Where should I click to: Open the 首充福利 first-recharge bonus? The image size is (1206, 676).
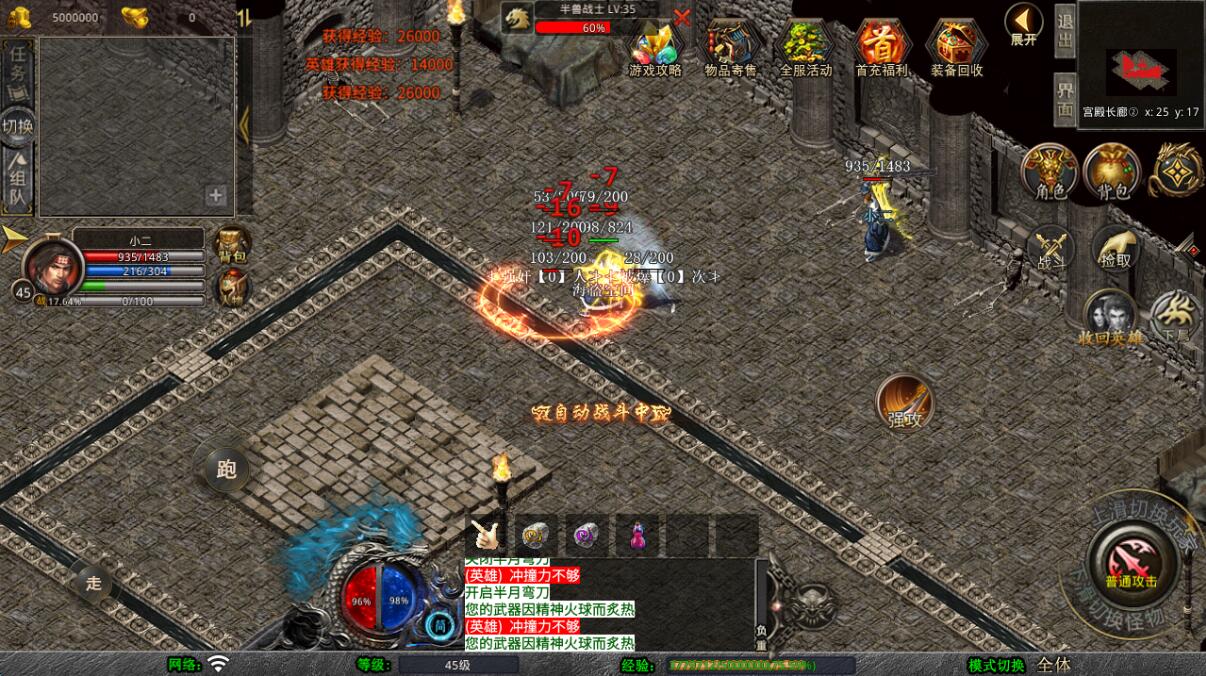[x=881, y=47]
